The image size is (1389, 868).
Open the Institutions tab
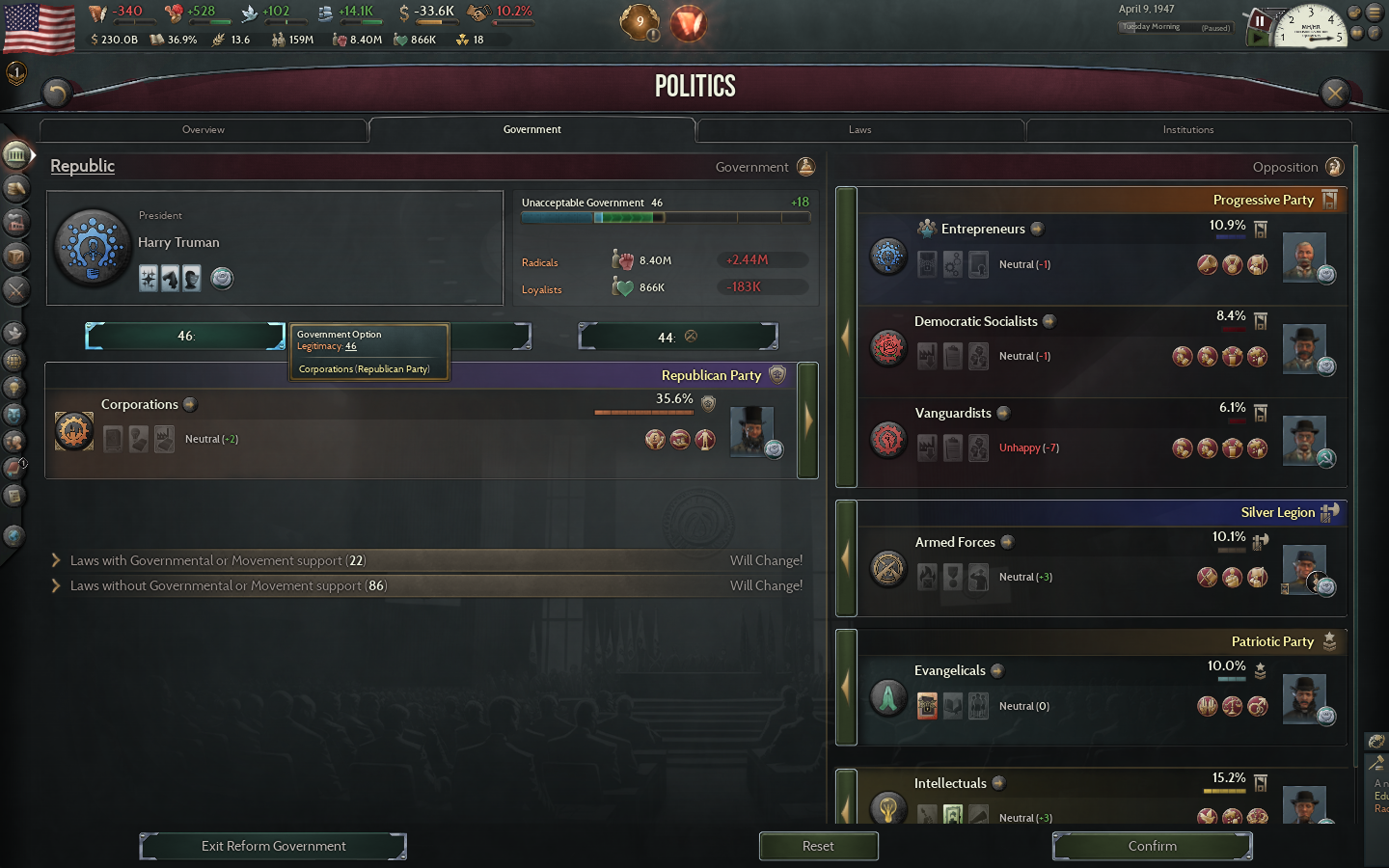pyautogui.click(x=1187, y=129)
